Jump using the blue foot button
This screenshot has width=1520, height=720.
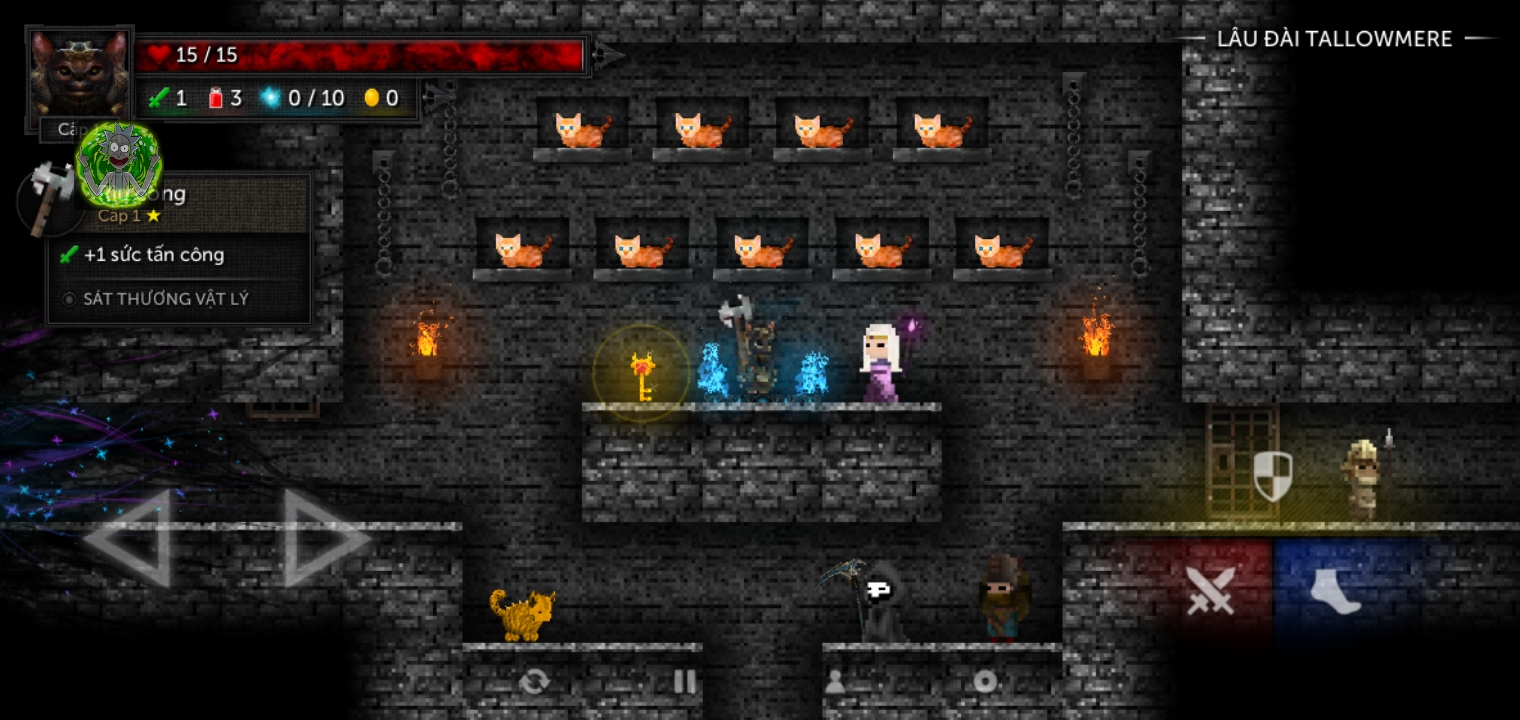click(1336, 590)
